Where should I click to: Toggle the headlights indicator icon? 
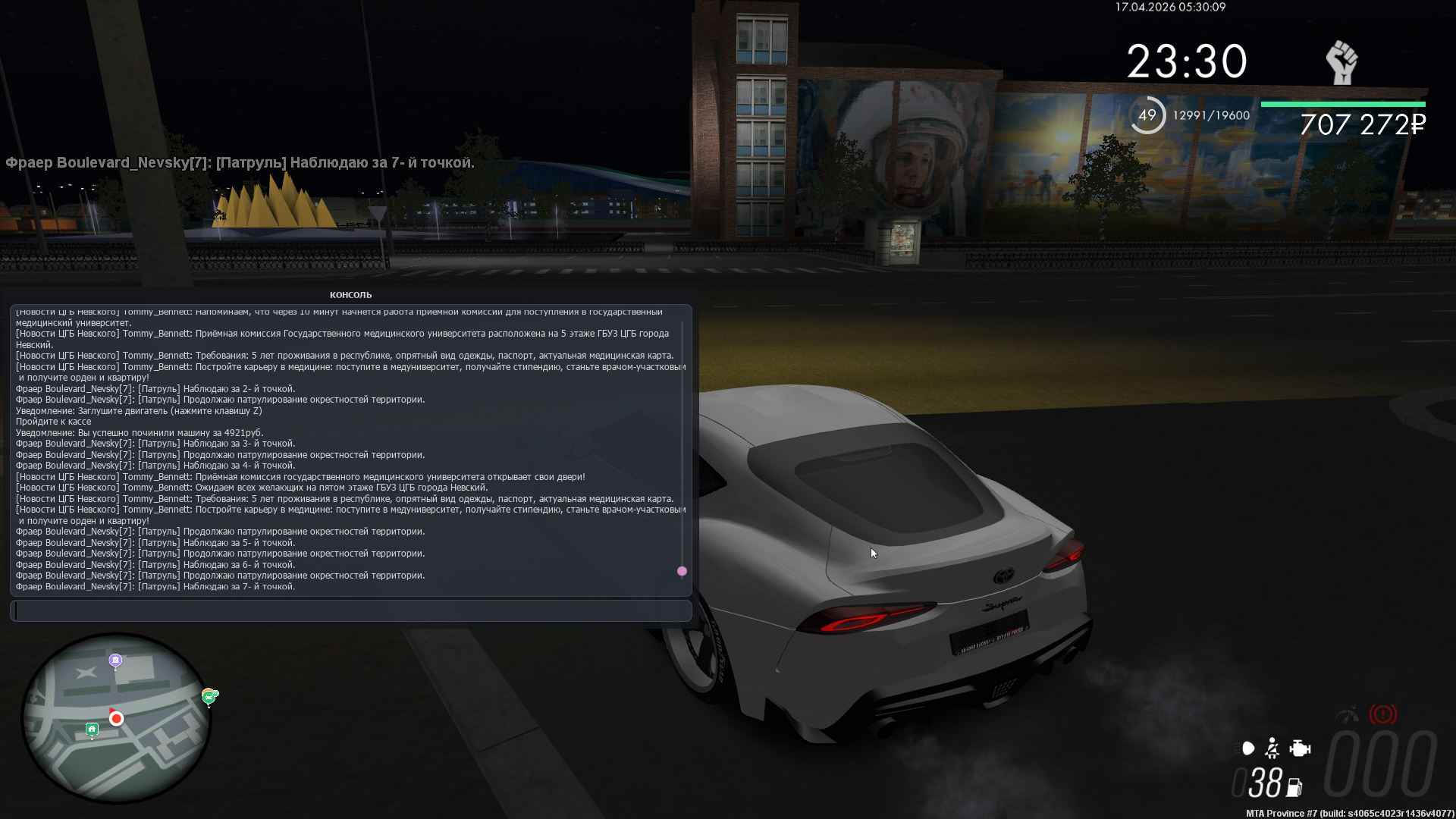(1247, 749)
